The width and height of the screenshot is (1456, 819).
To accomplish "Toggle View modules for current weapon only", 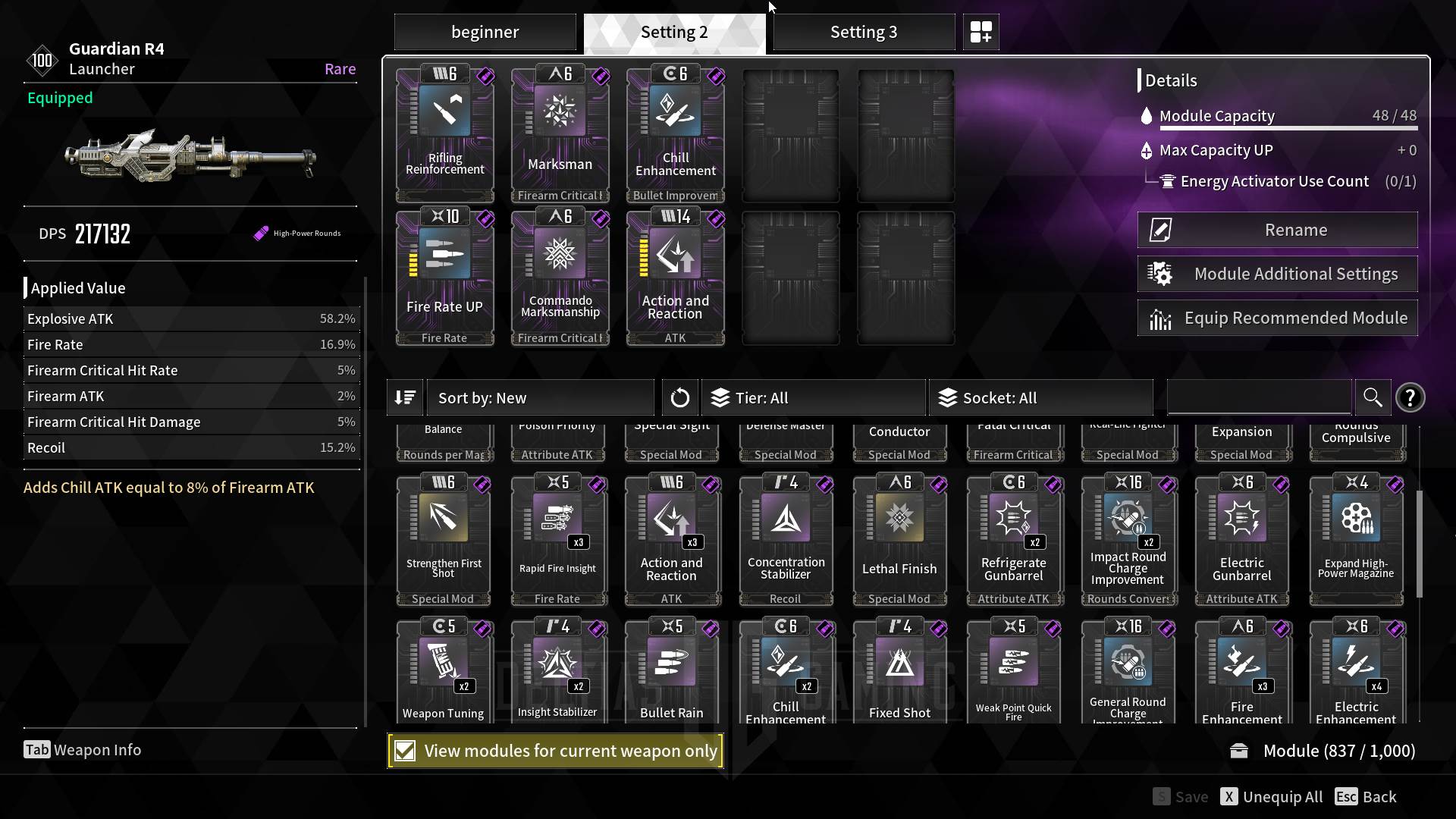I will point(405,751).
